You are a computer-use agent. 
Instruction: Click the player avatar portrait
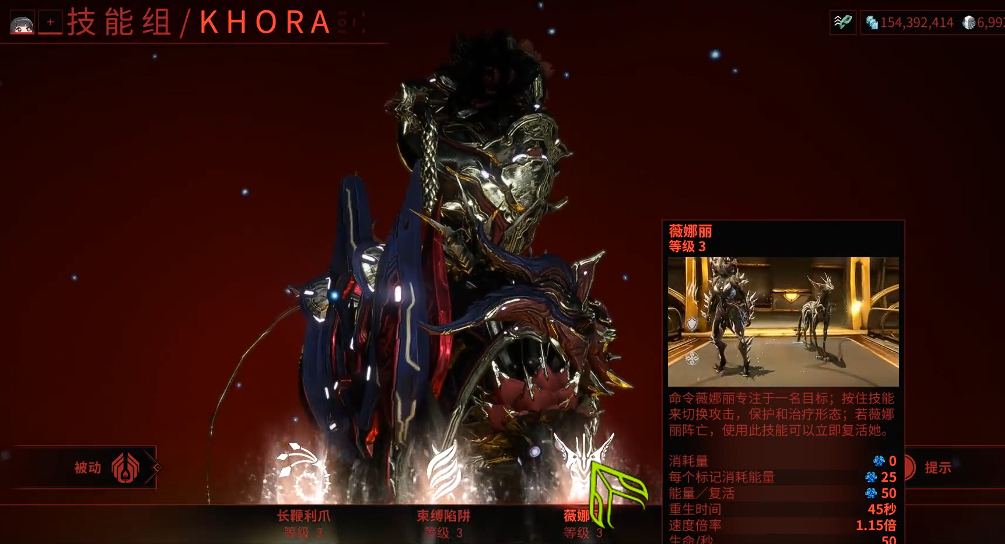tap(22, 21)
